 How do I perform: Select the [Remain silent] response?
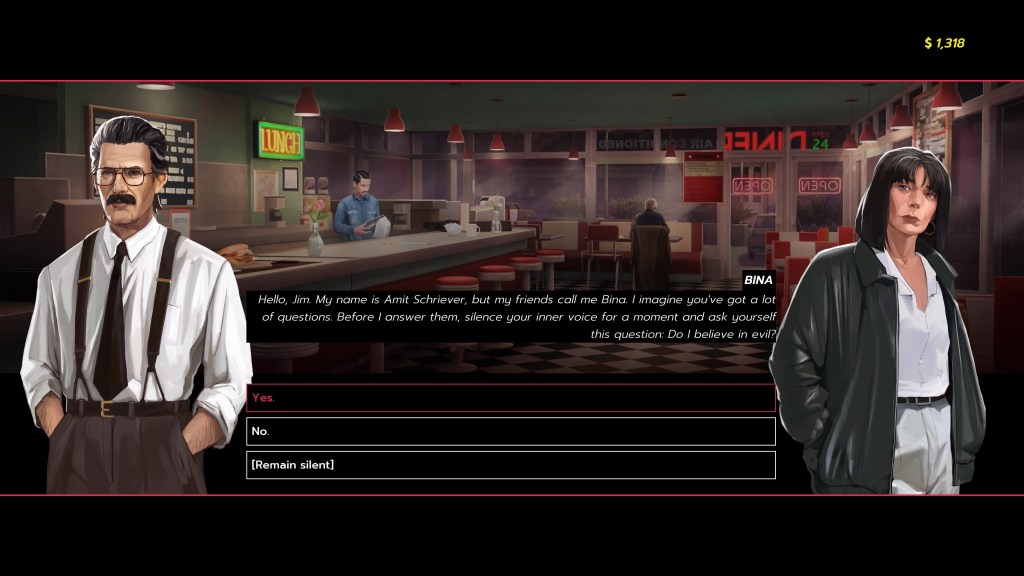(510, 465)
